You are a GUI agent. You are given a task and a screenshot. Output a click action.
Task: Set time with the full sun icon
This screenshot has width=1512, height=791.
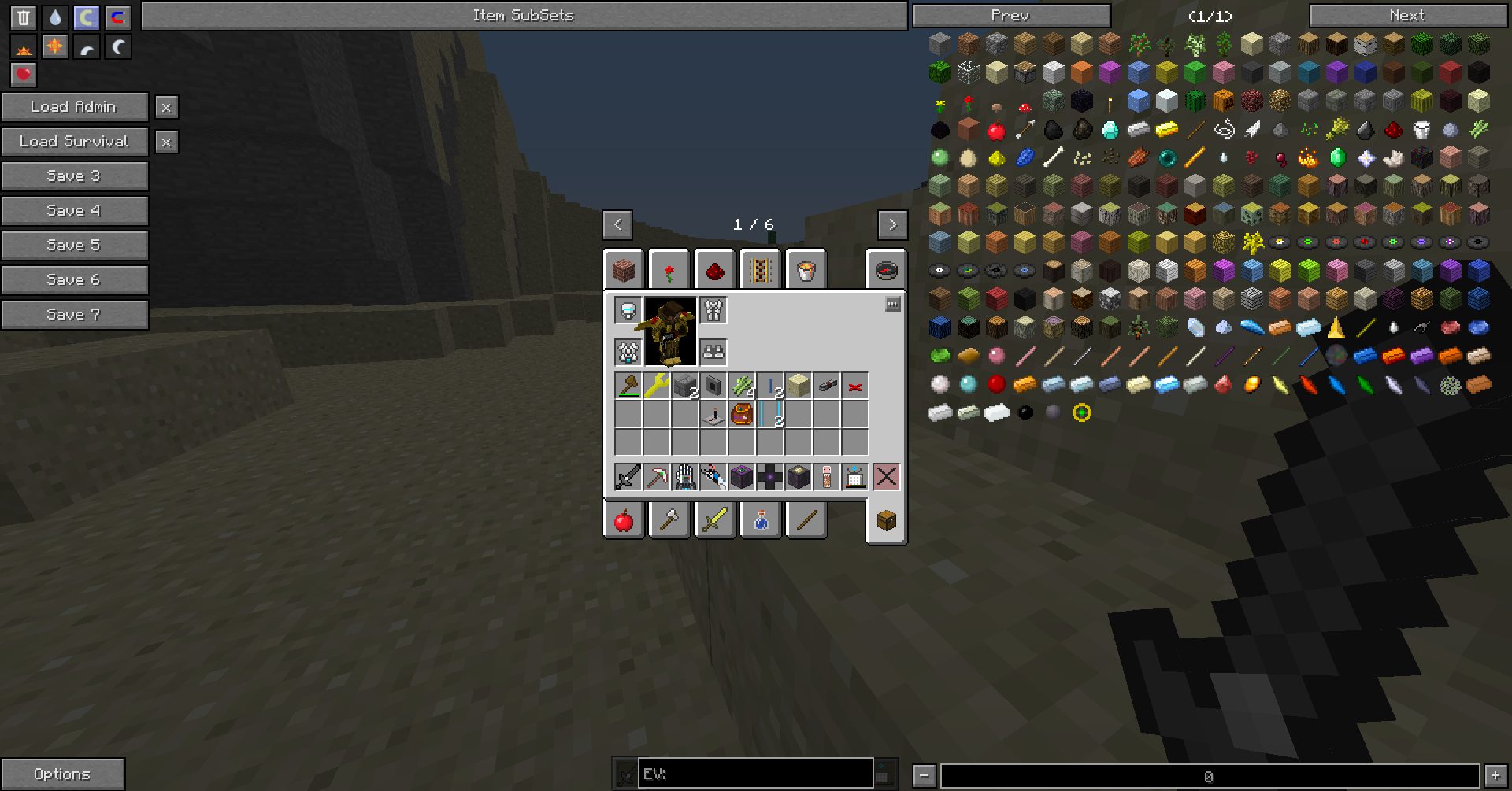pos(54,46)
